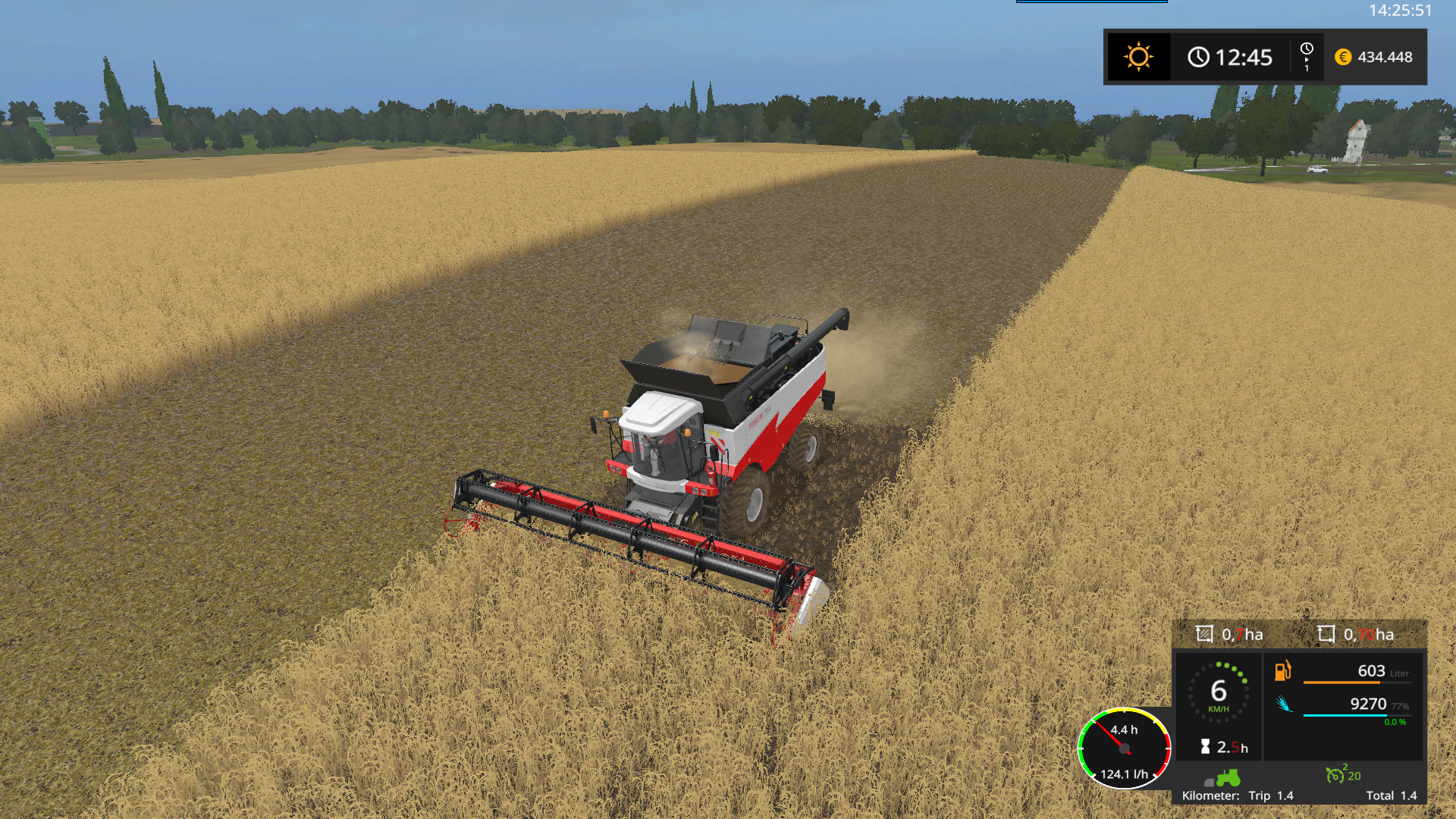Click the round fuel consumption gauge

[1125, 748]
